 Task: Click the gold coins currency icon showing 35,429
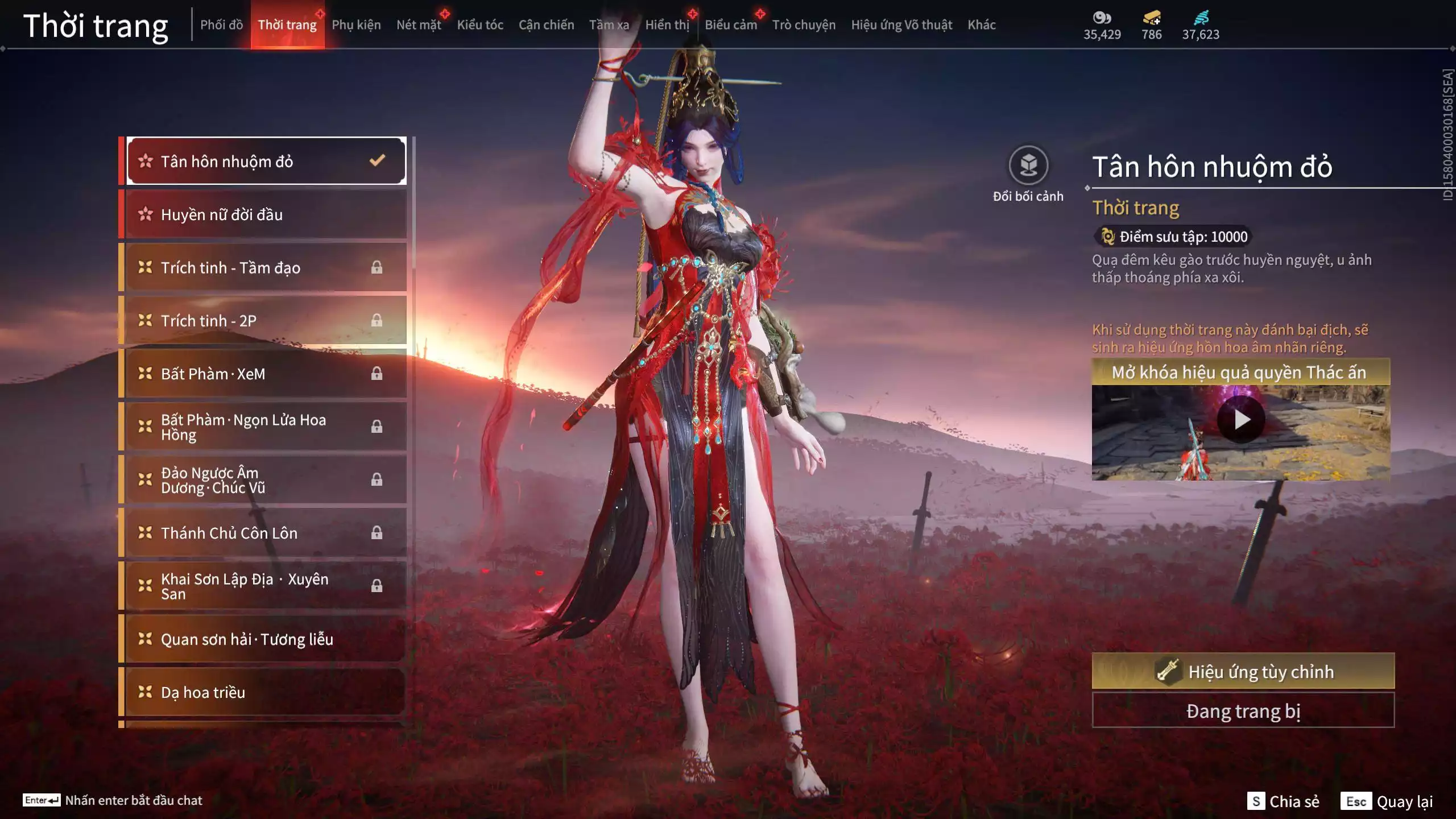click(1102, 18)
